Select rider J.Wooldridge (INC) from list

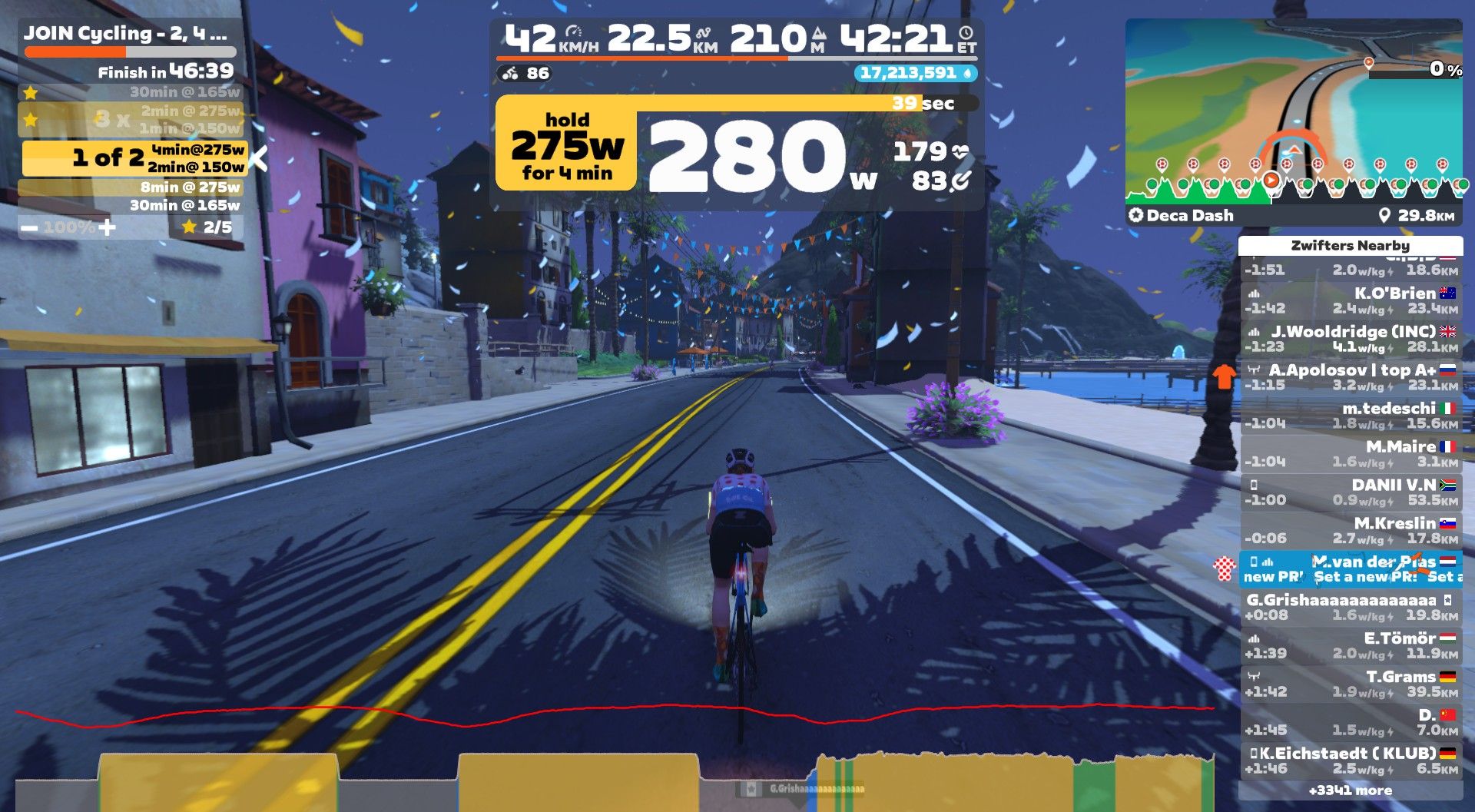click(1351, 339)
